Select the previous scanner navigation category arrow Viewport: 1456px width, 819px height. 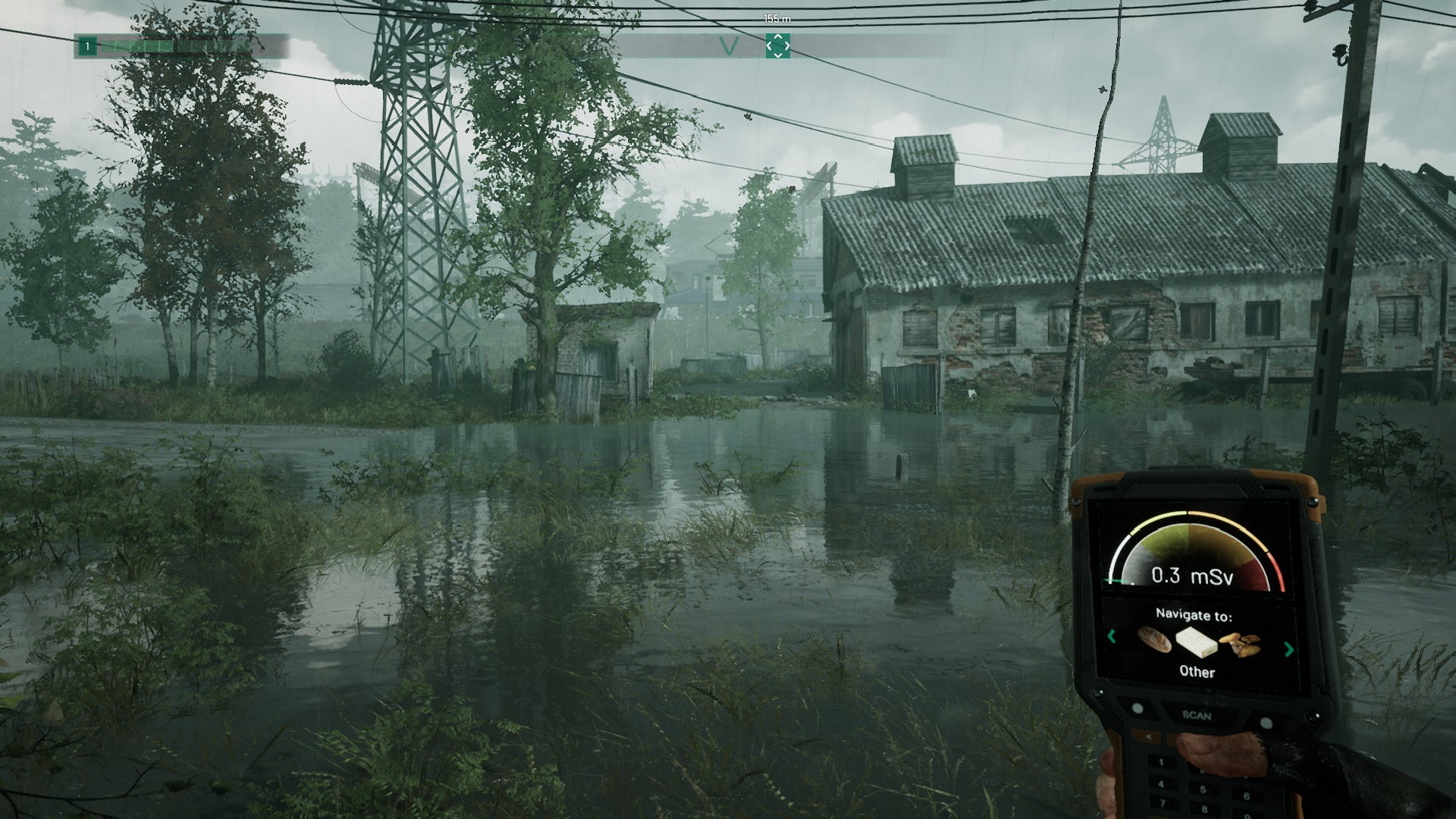1112,637
